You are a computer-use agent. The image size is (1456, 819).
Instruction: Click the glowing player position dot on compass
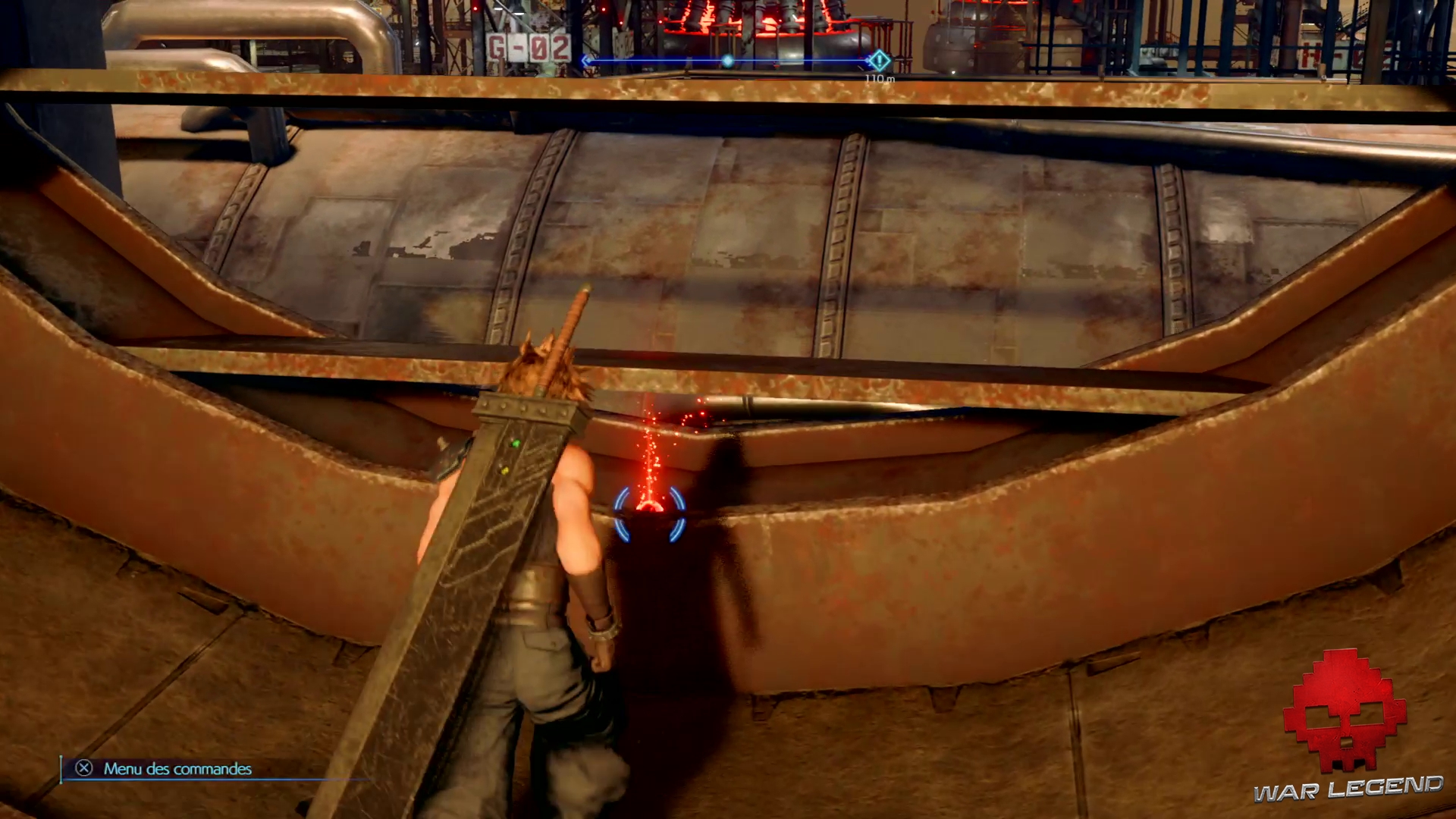click(x=728, y=61)
